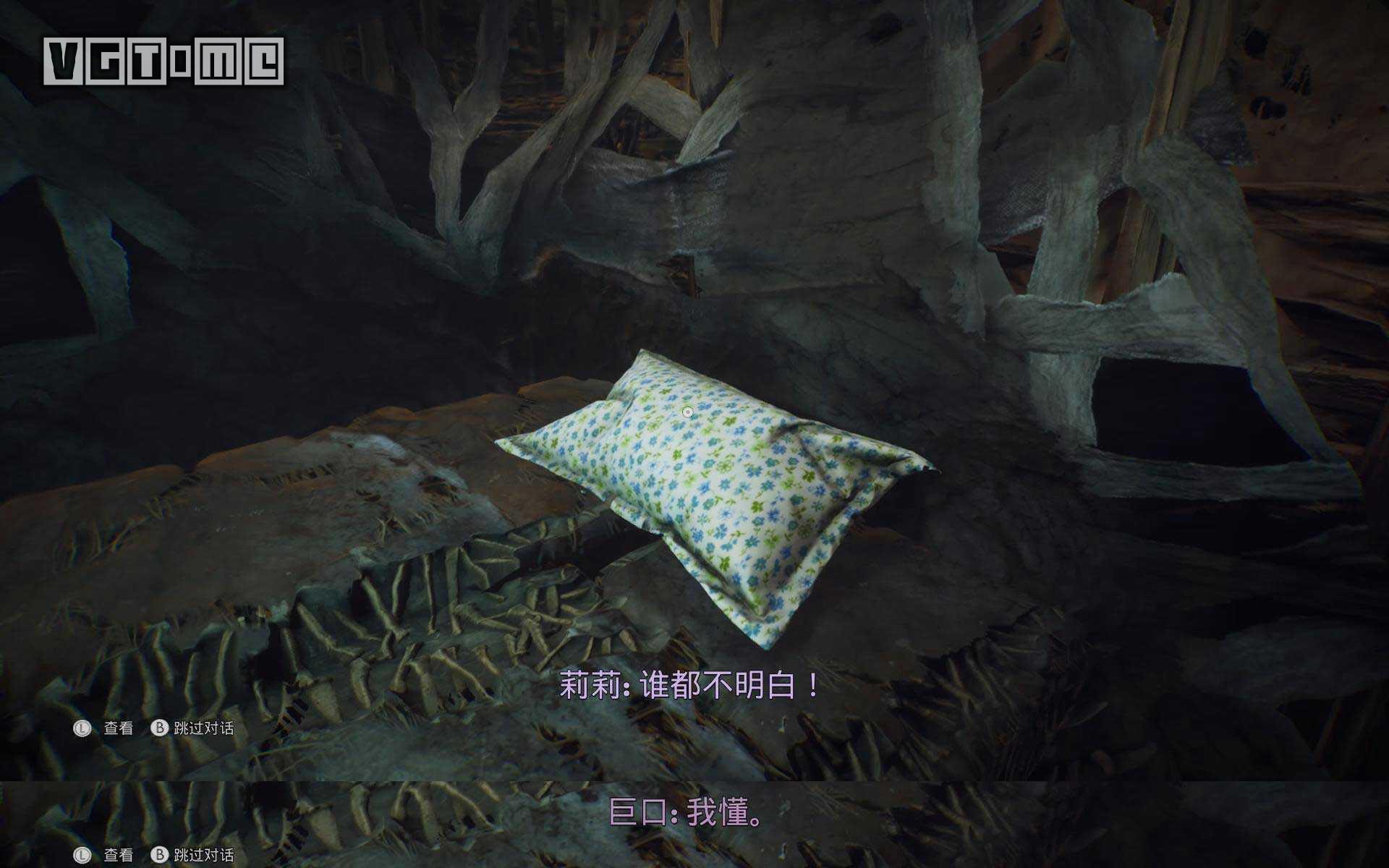Viewport: 1389px width, 868px height.
Task: Click the crosshair dot on the pillow
Action: point(687,411)
